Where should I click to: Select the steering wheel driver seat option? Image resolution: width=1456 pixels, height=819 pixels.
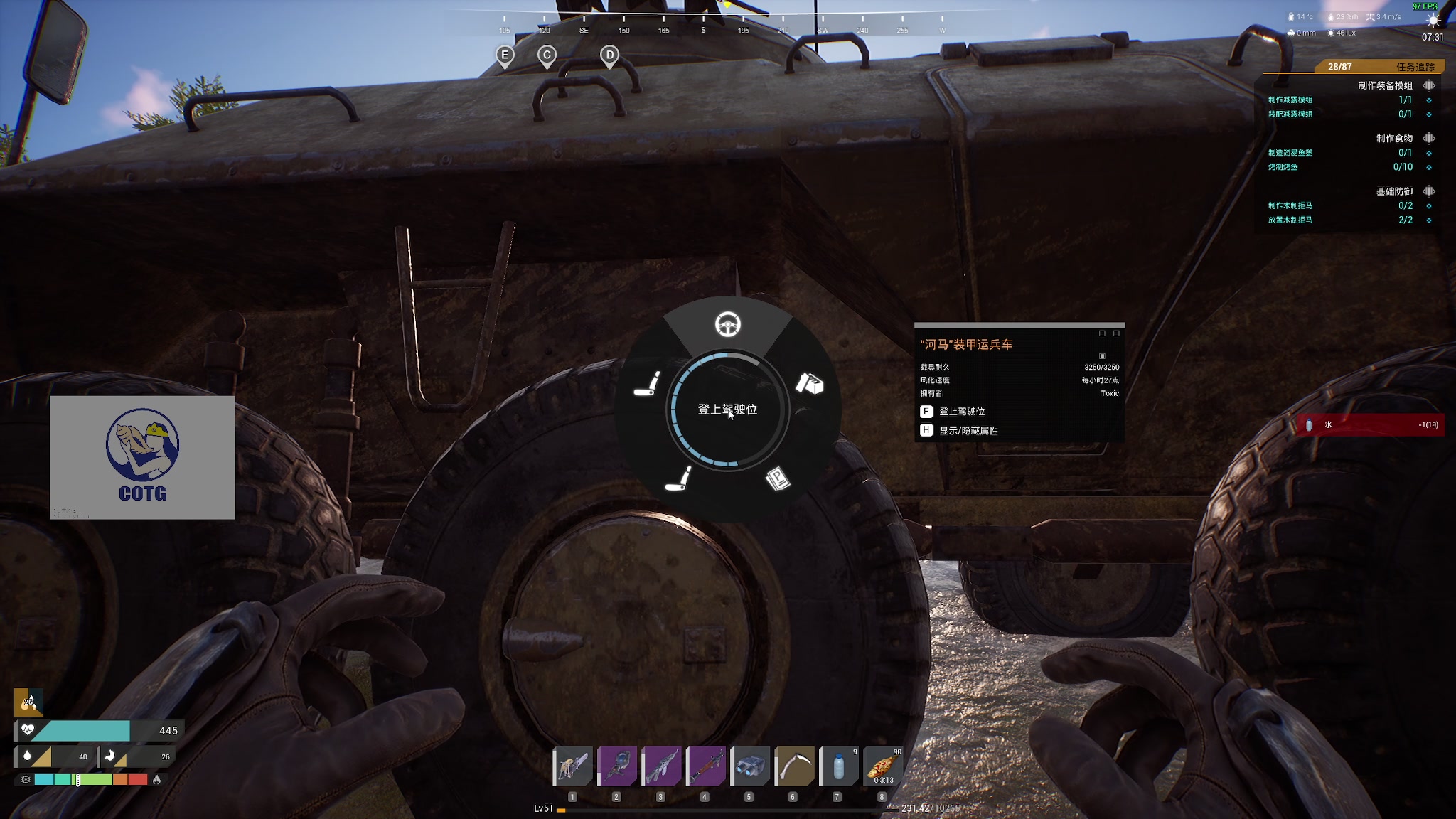tap(727, 325)
